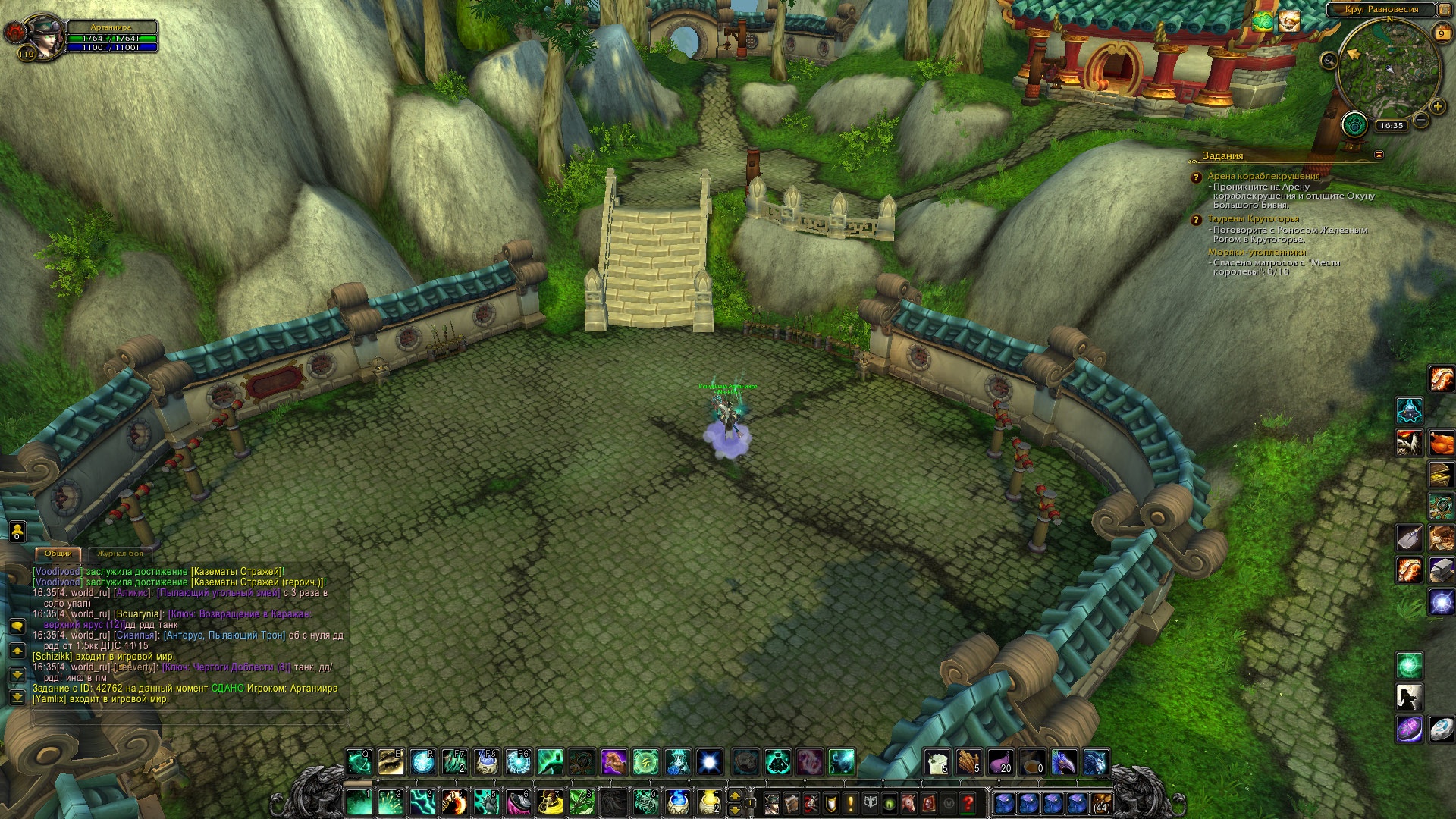Use the purple item with count 20
The image size is (1456, 819).
pos(1000,762)
